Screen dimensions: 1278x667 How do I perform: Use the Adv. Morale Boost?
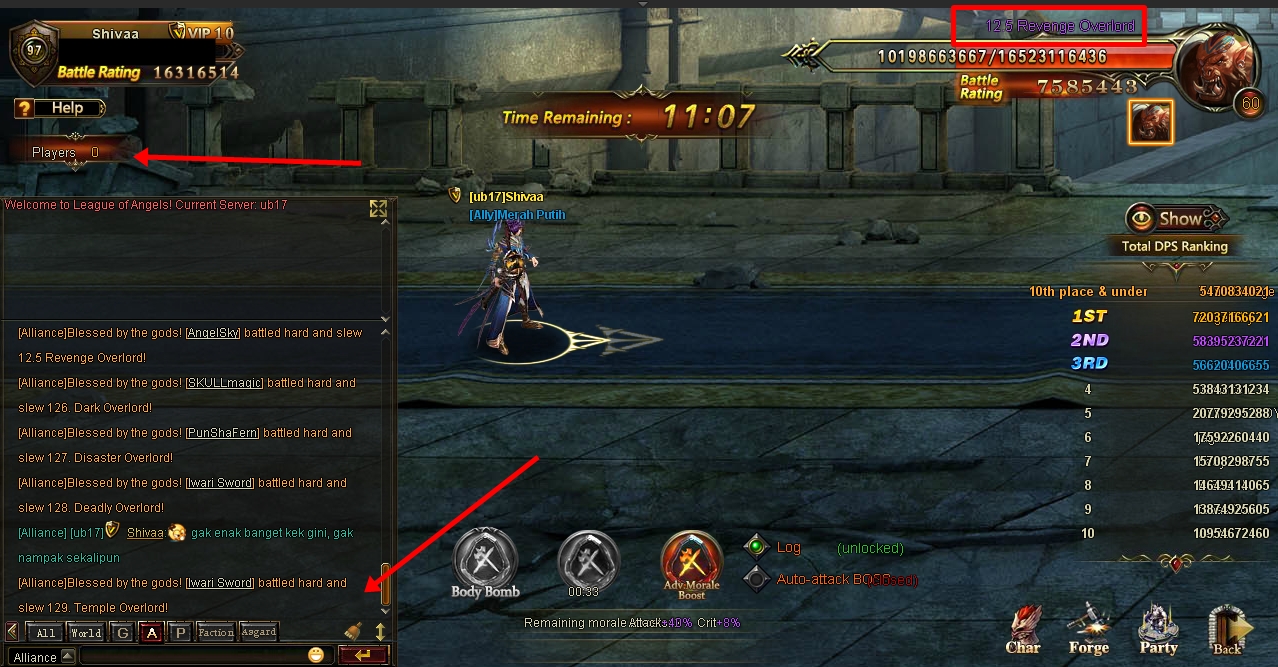(x=691, y=561)
